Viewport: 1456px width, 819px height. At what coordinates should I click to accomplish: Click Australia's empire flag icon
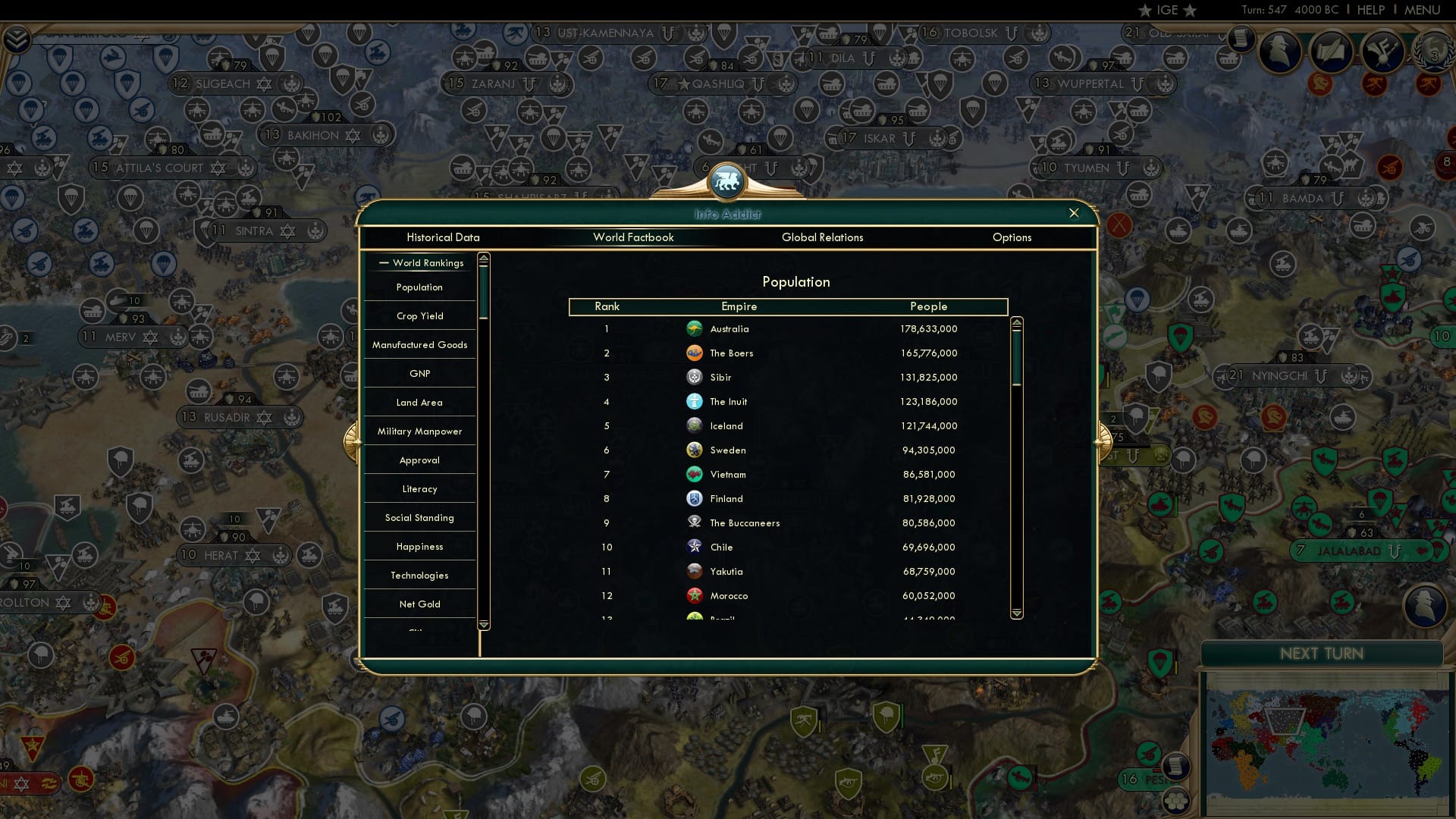click(x=695, y=328)
